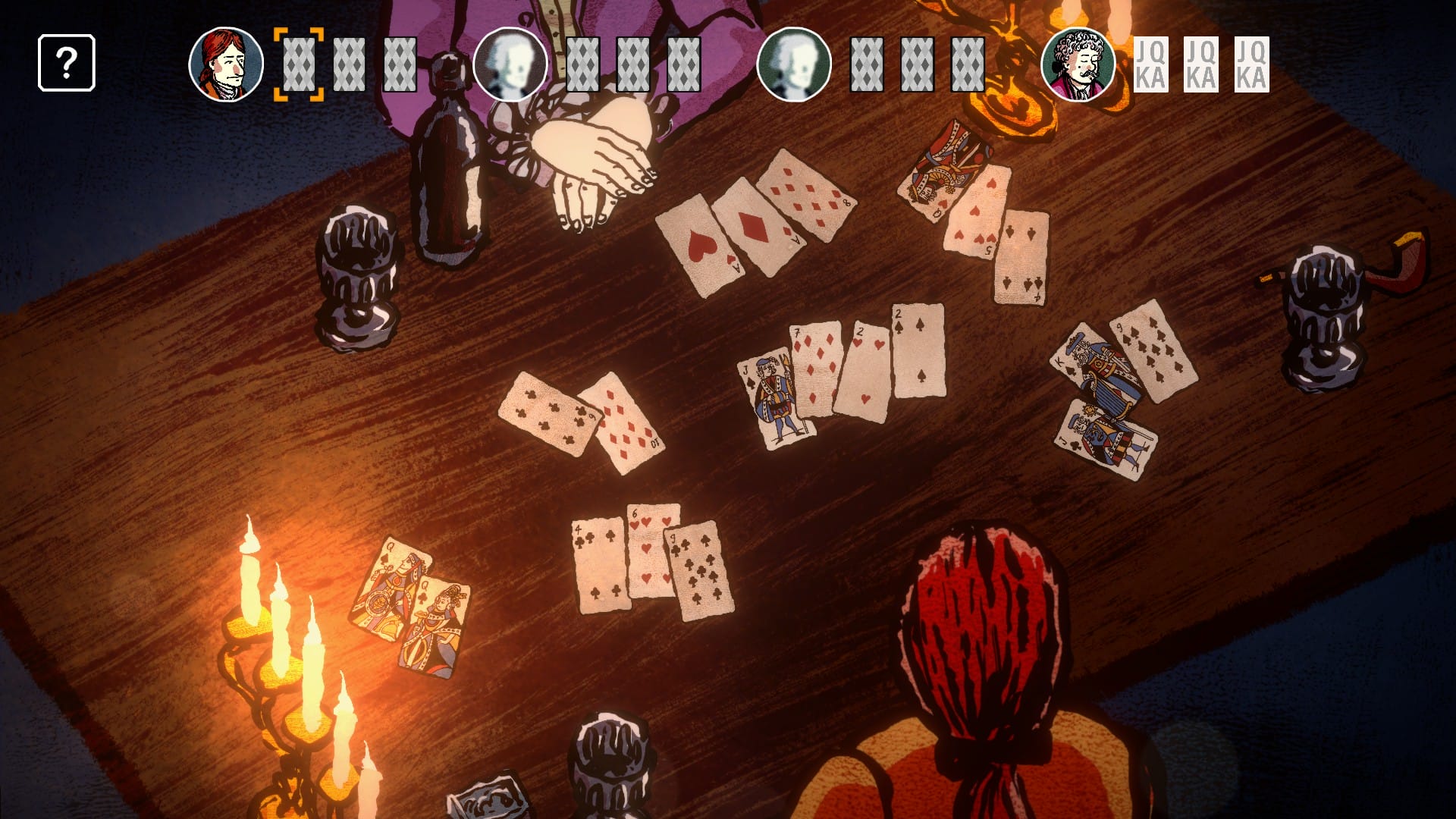Open the question mark help button
1456x819 pixels.
tap(67, 63)
